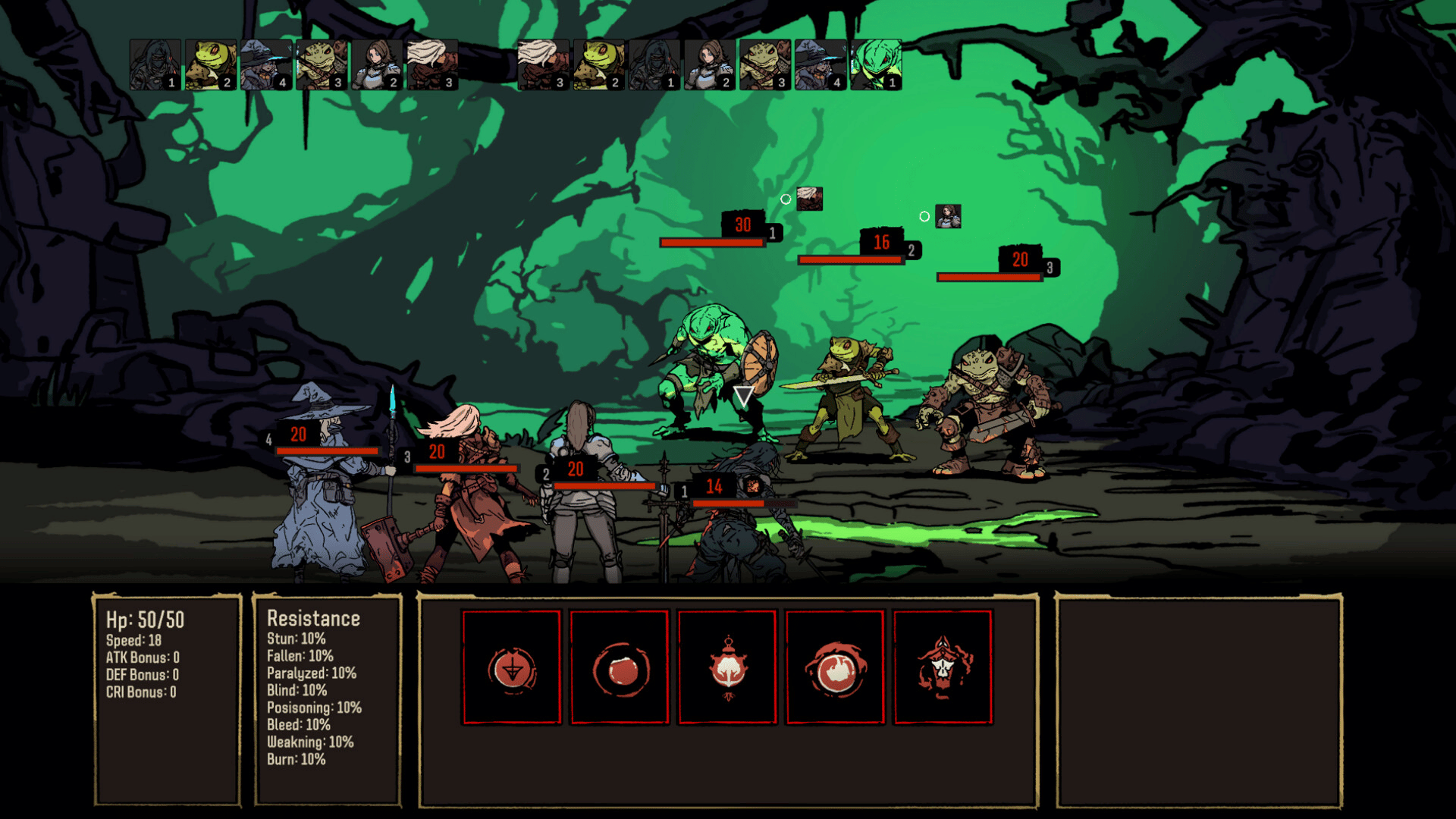This screenshot has width=1456, height=819.
Task: Click the bright green frog turn-order portrait
Action: pyautogui.click(x=876, y=64)
